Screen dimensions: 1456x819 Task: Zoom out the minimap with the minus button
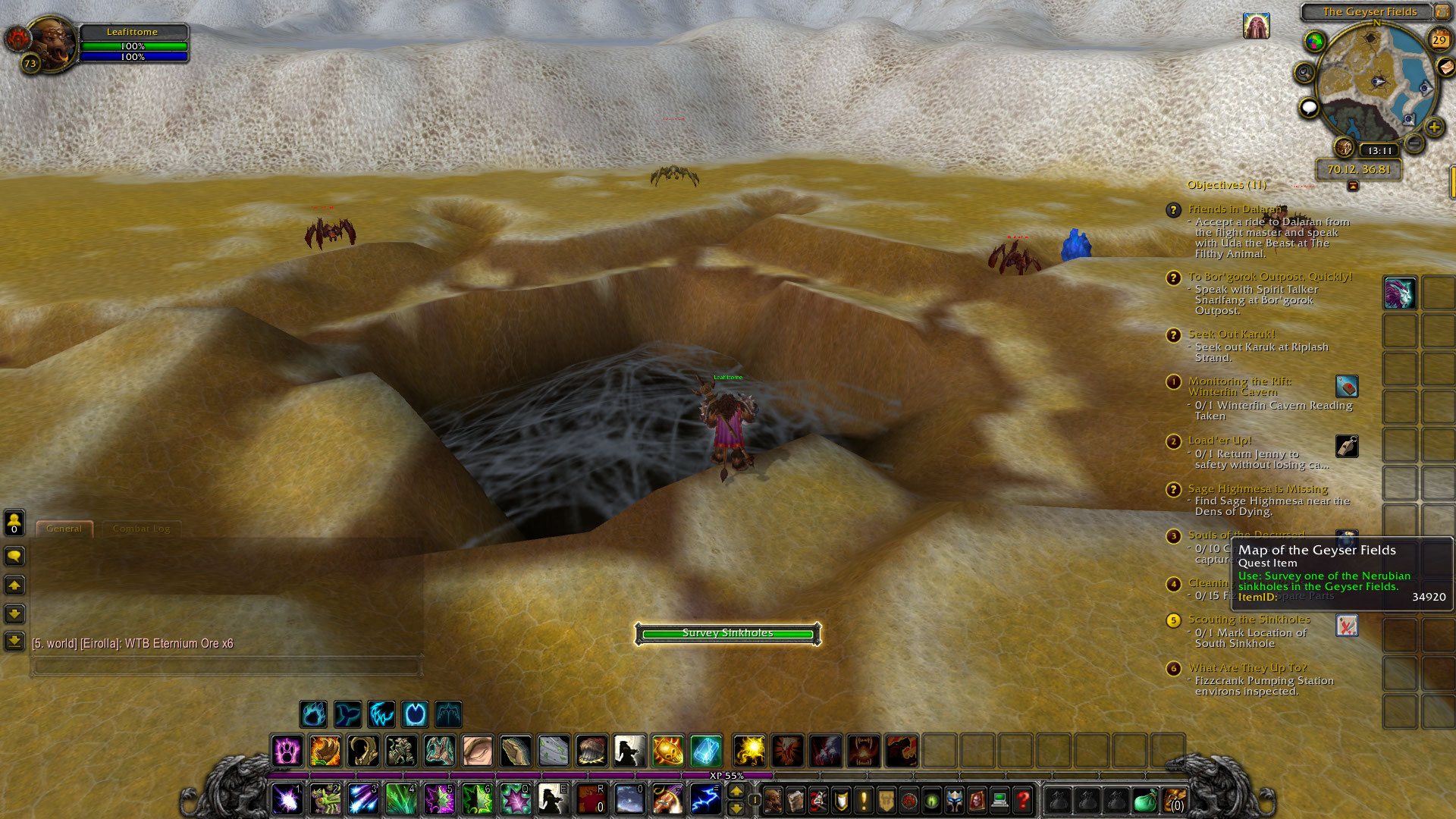click(x=1414, y=143)
